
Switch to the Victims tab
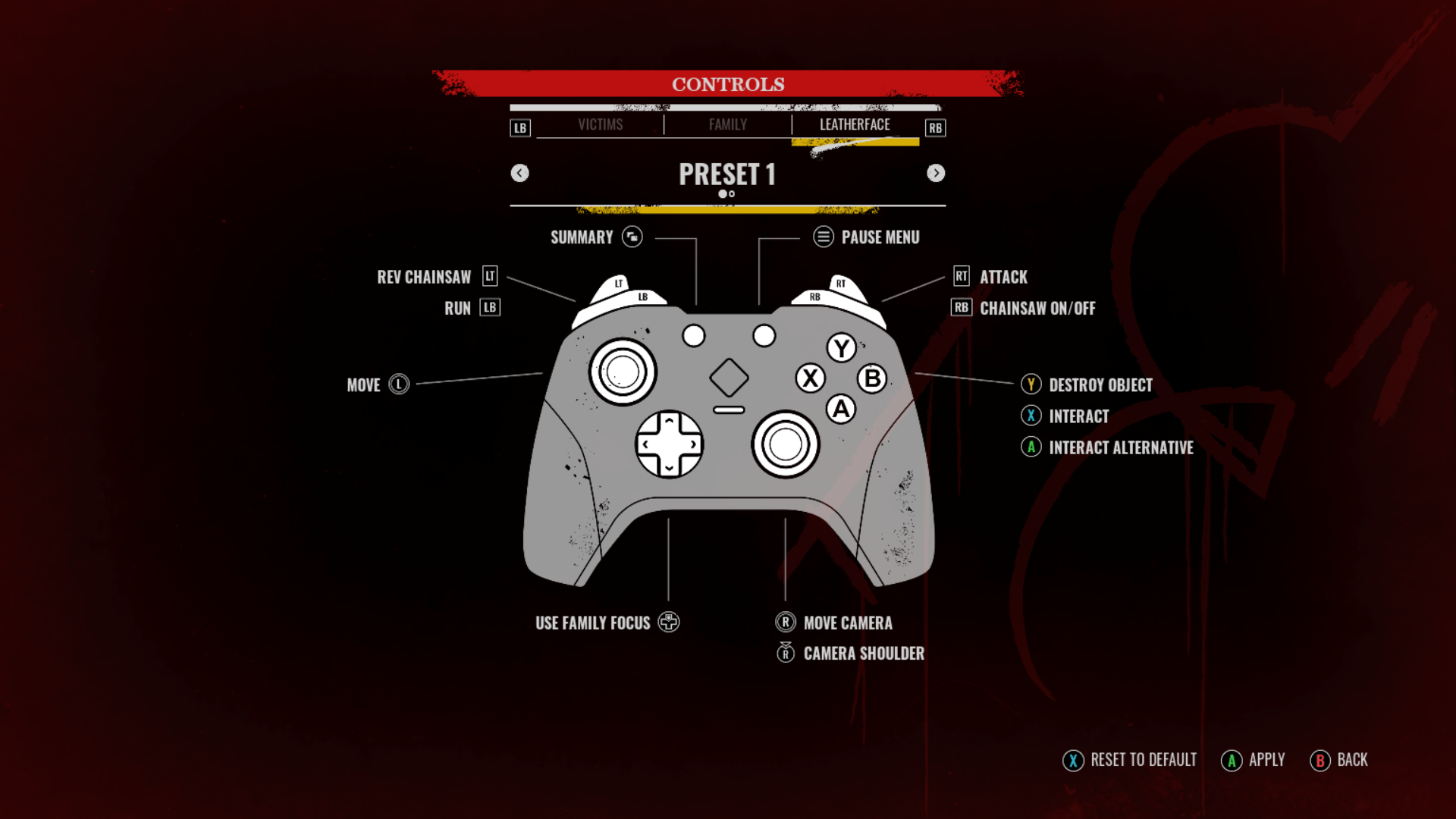[601, 124]
